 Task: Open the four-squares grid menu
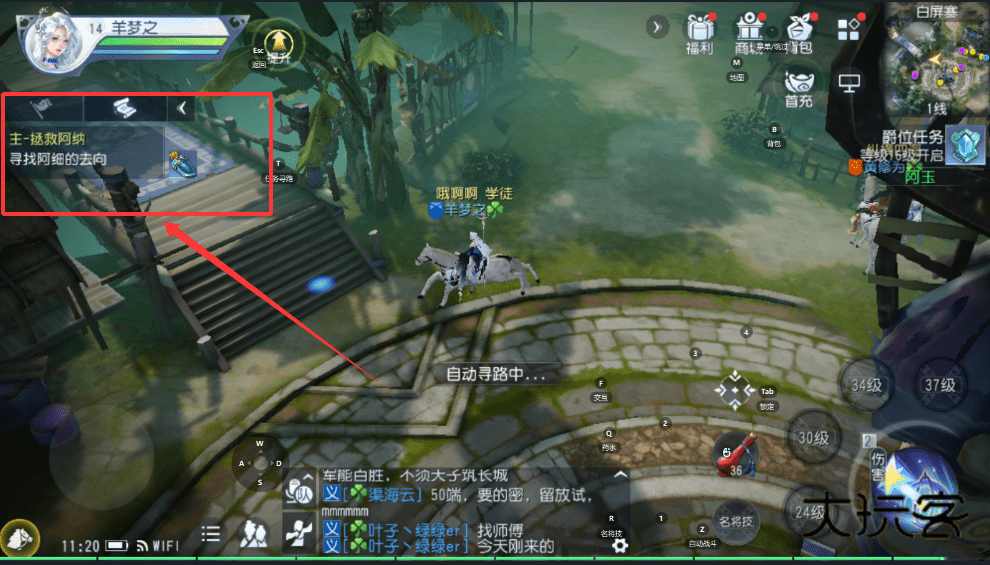pyautogui.click(x=849, y=28)
